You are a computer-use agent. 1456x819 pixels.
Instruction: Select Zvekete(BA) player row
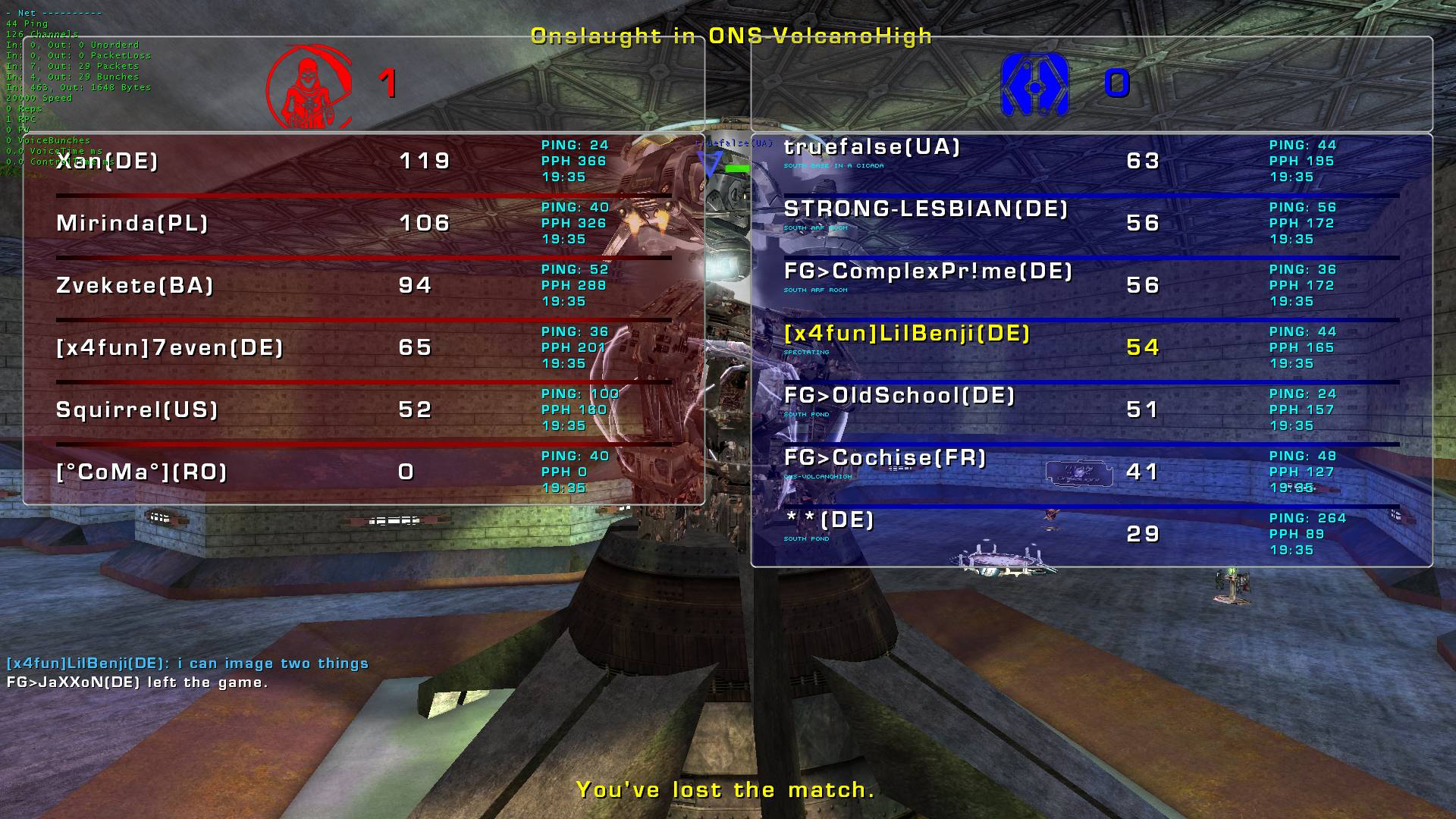(135, 285)
